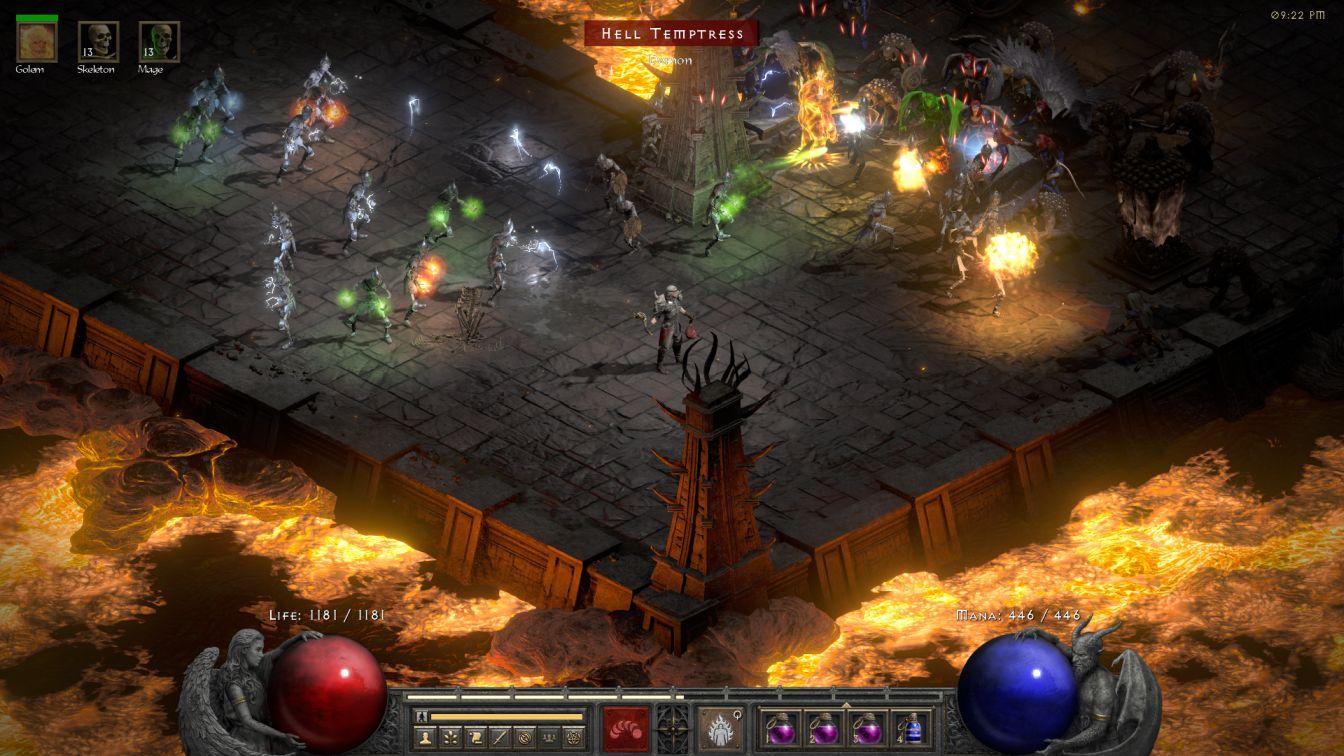Image resolution: width=1344 pixels, height=756 pixels.
Task: Toggle the automap with the compass icon
Action: click(x=523, y=738)
